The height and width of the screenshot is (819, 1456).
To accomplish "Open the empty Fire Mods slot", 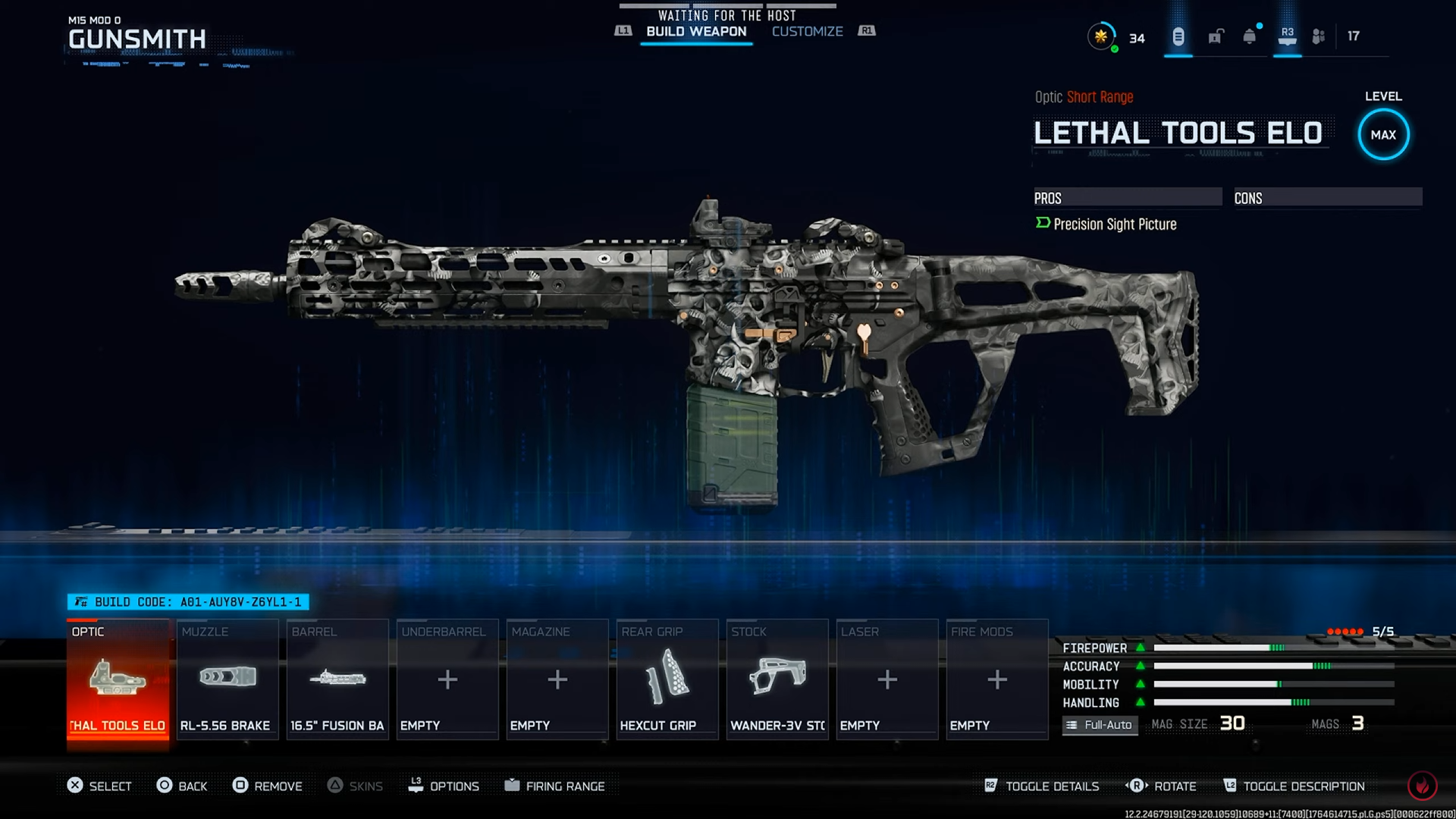I will coord(997,680).
